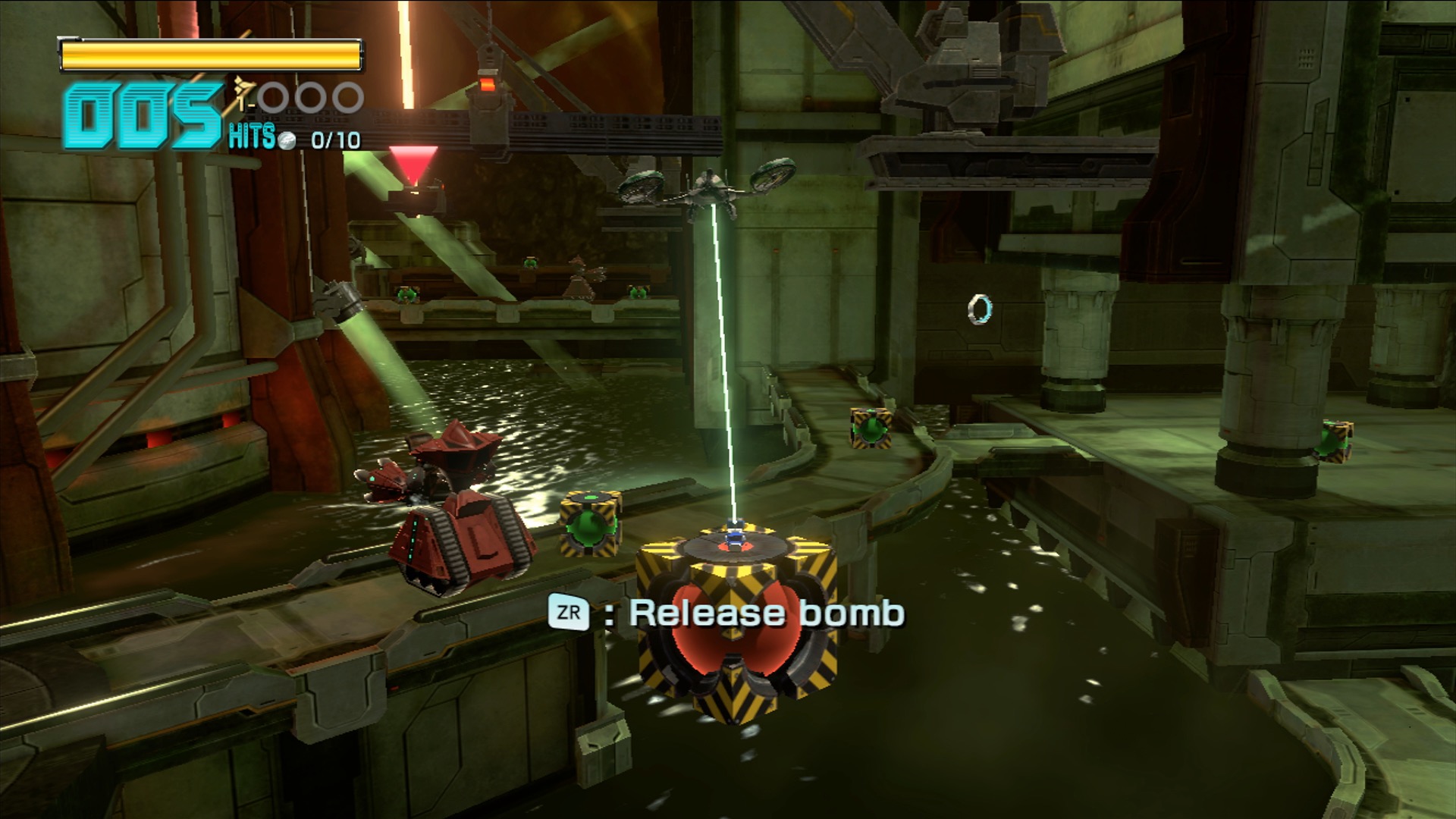Select the silver medal icon next to HITS

click(x=287, y=142)
